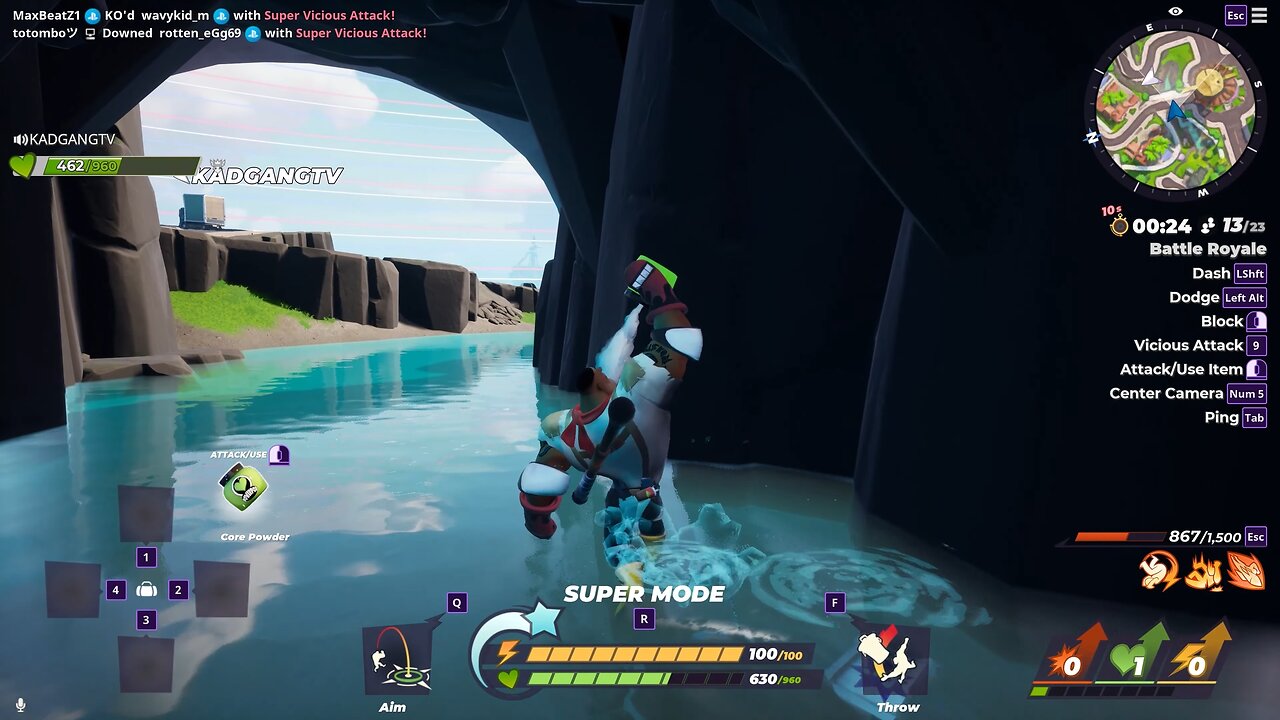Inspect the flexing arm perk icon
This screenshot has height=720, width=1280.
pos(1160,571)
